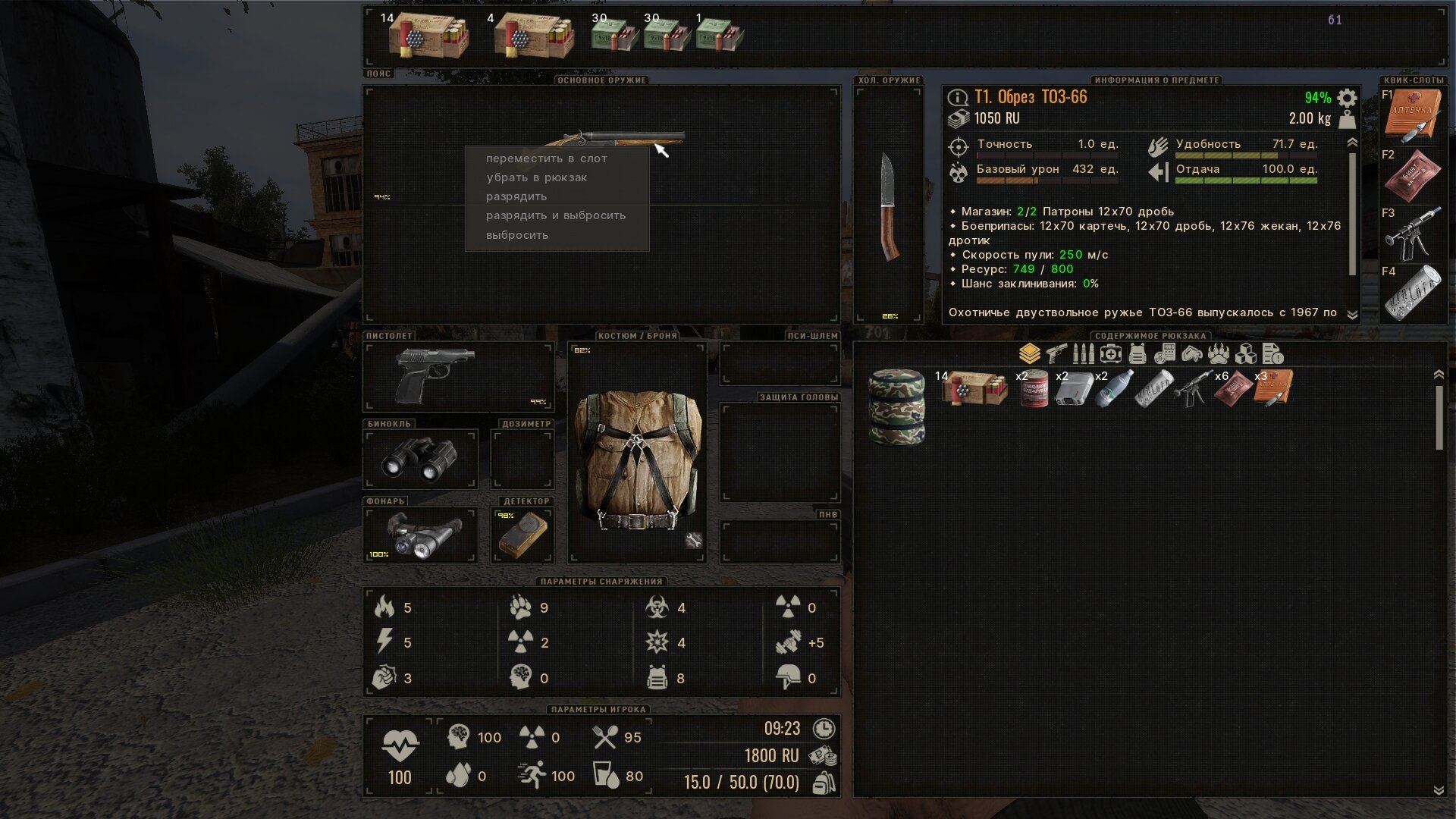The image size is (1456, 819).
Task: Pick the canned meat in the backpack
Action: (x=1034, y=388)
